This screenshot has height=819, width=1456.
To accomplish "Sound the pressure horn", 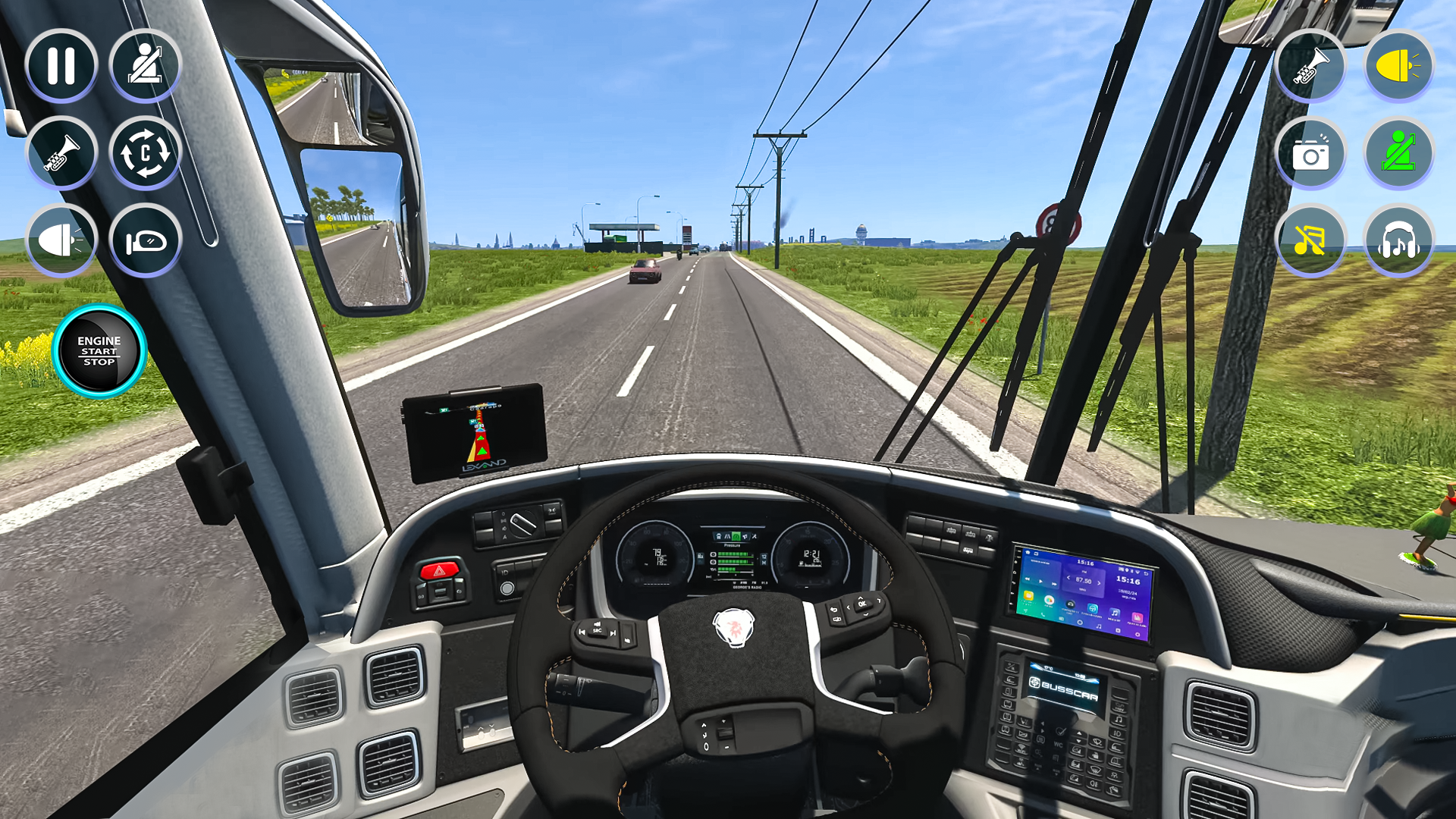I will pyautogui.click(x=1310, y=67).
